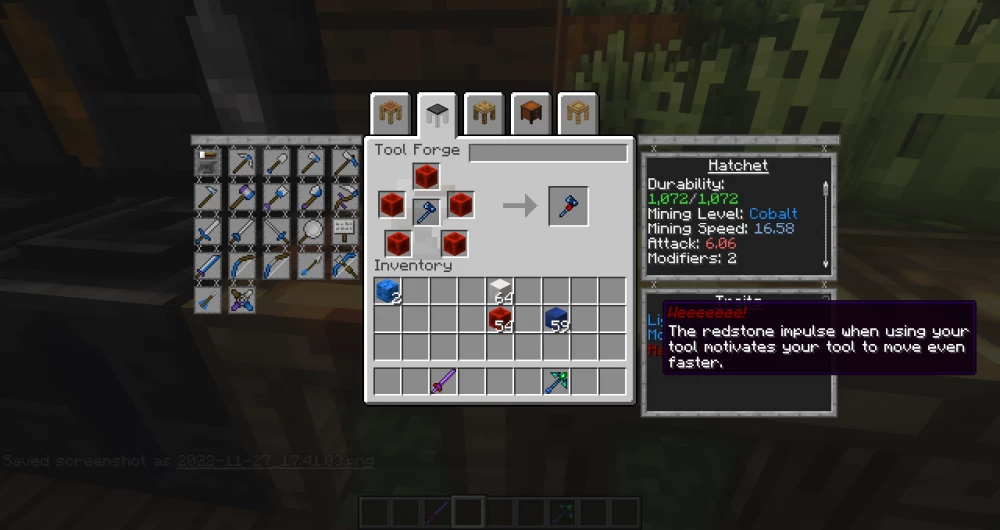Viewport: 1000px width, 530px height.
Task: Select the blue block stack of 2
Action: coord(387,292)
